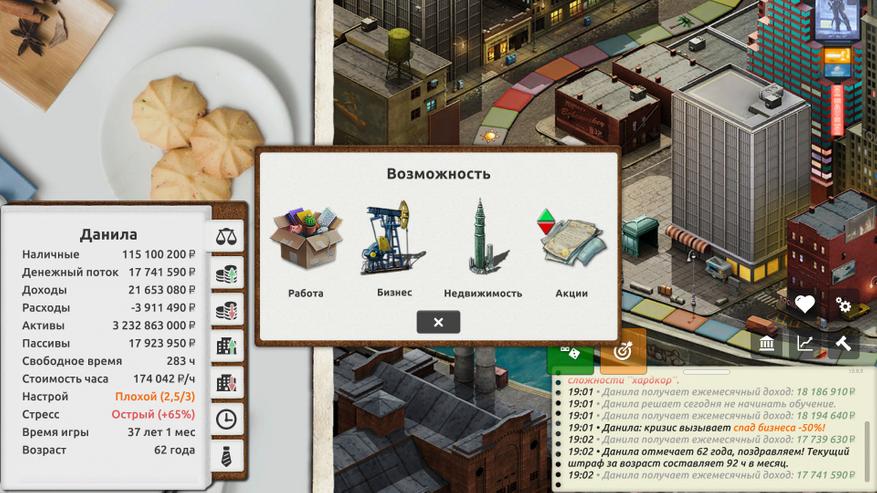Click the auction hammer icon
The height and width of the screenshot is (493, 877).
[843, 344]
